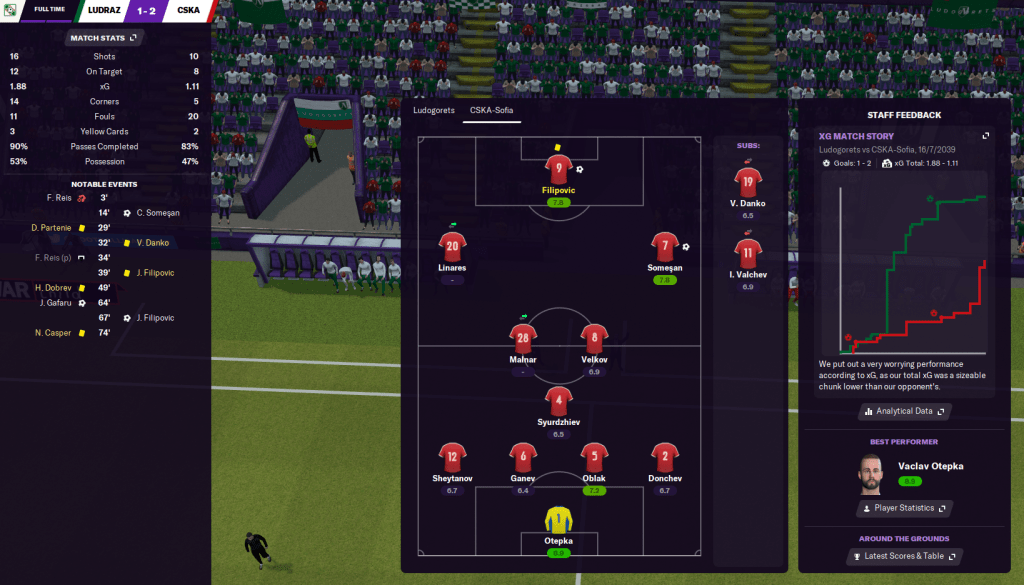The height and width of the screenshot is (585, 1024).
Task: Open Player Statistics
Action: click(x=903, y=508)
